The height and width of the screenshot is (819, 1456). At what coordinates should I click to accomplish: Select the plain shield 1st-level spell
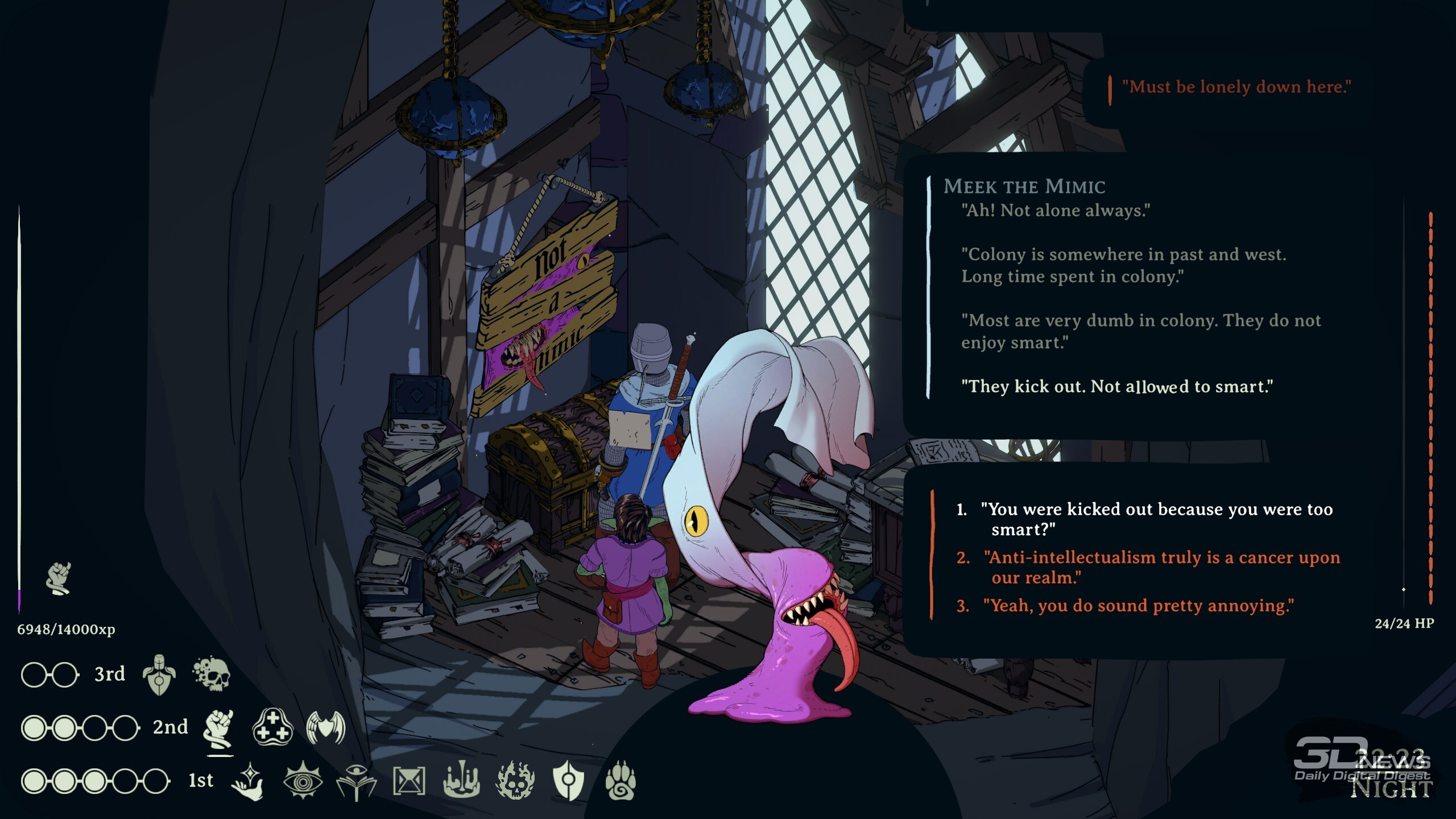point(568,781)
